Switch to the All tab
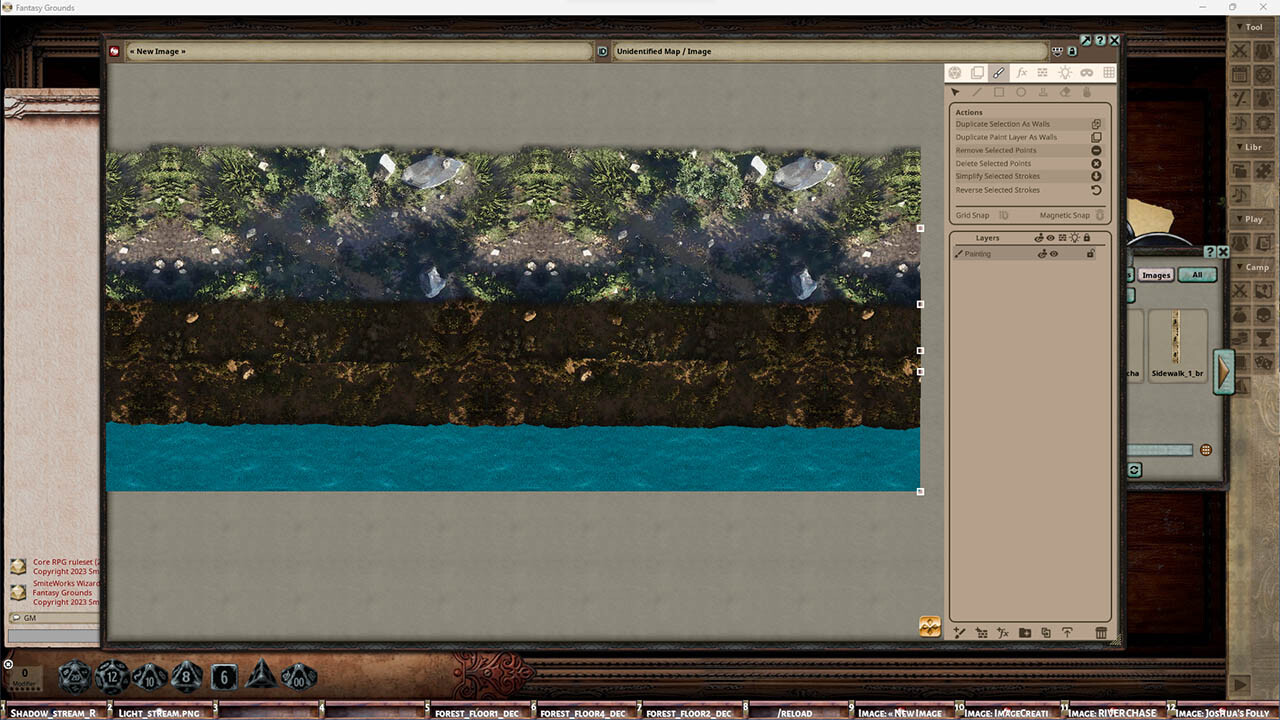The image size is (1280, 720). [1197, 274]
